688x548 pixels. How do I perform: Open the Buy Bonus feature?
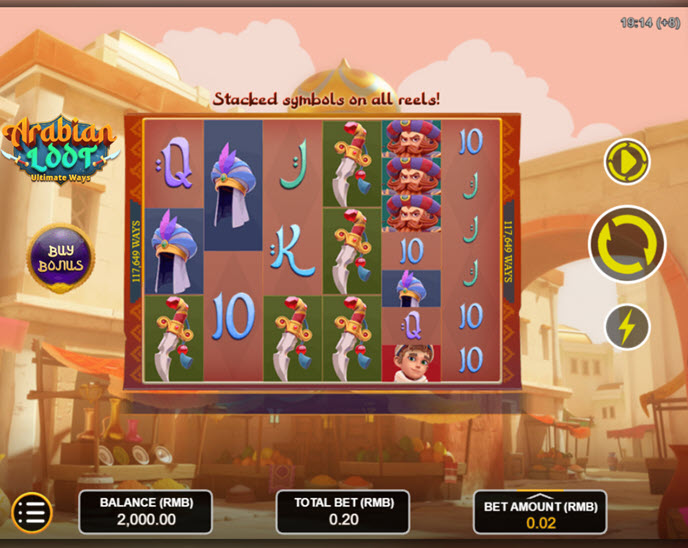click(x=60, y=257)
